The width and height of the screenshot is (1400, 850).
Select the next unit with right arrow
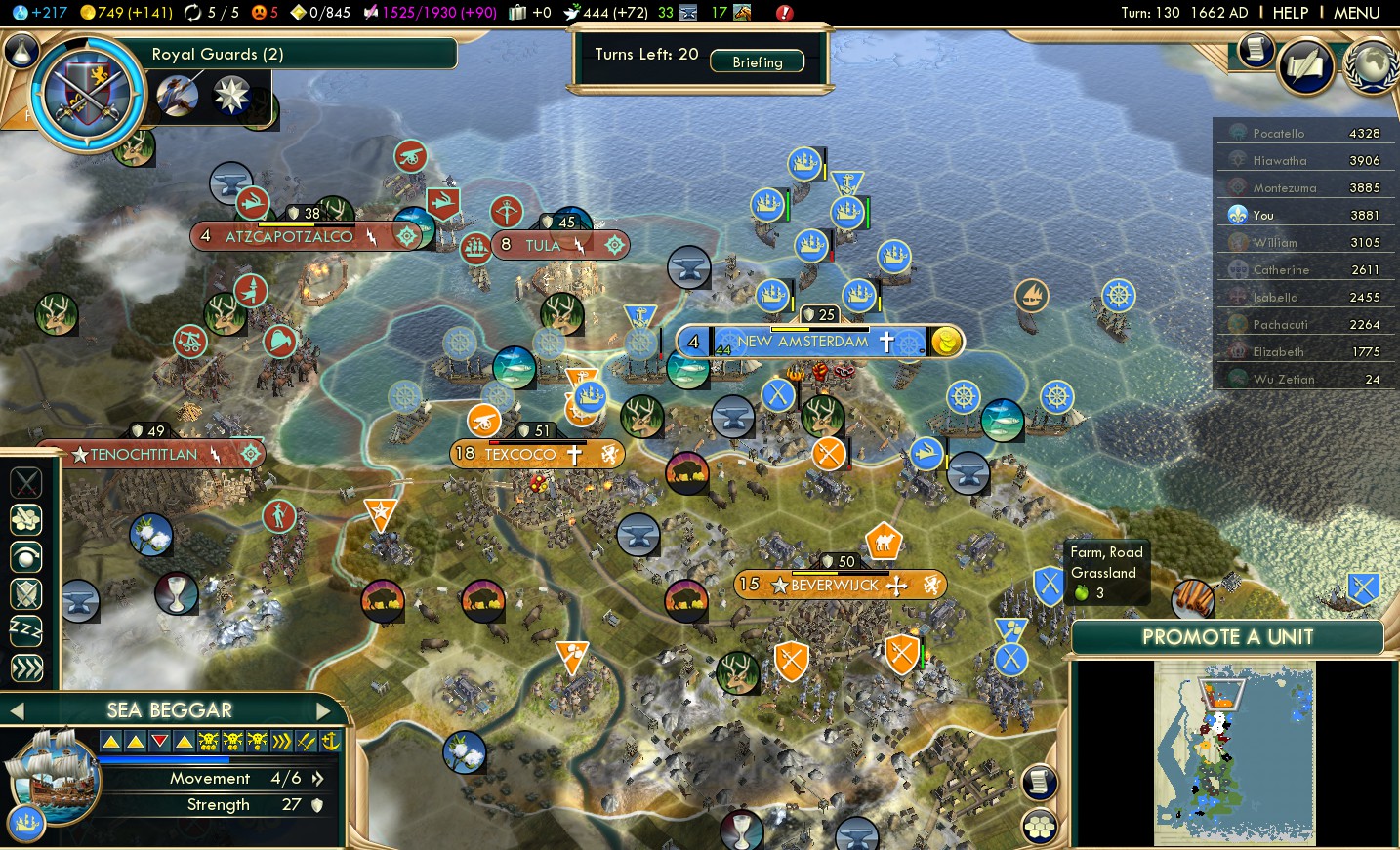324,710
